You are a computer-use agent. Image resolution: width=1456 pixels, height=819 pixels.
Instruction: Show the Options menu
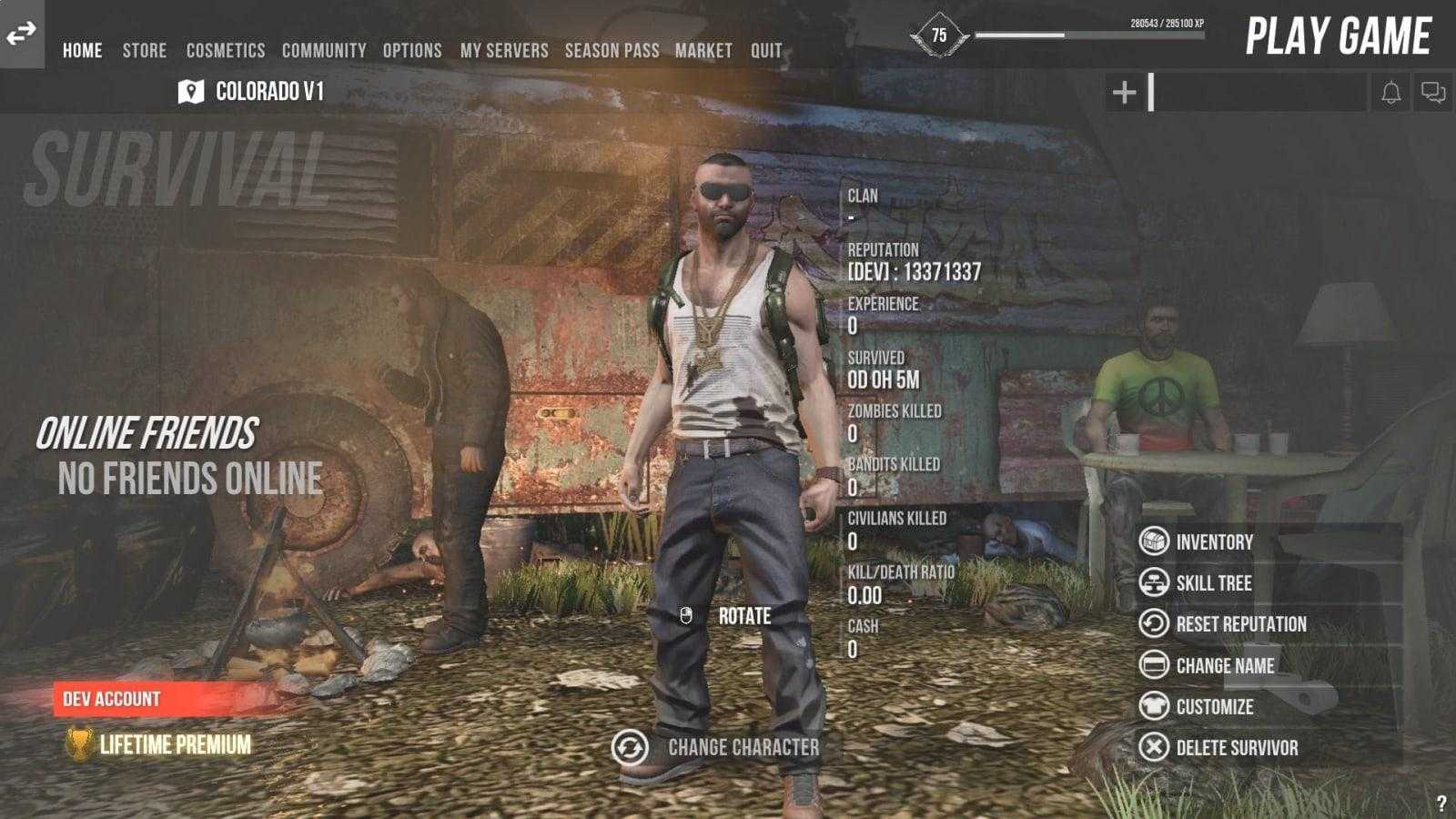(412, 51)
